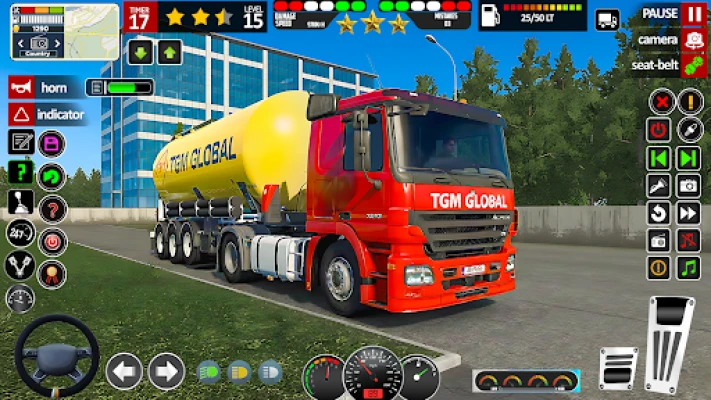Open the gear shifter icon
The image size is (711, 400).
(21, 203)
